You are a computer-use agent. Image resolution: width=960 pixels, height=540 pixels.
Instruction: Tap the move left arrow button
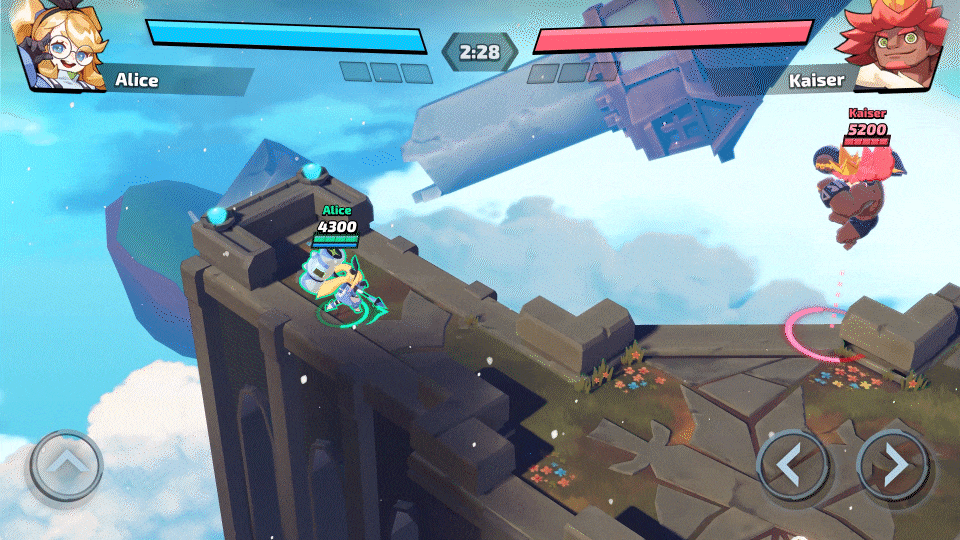792,465
